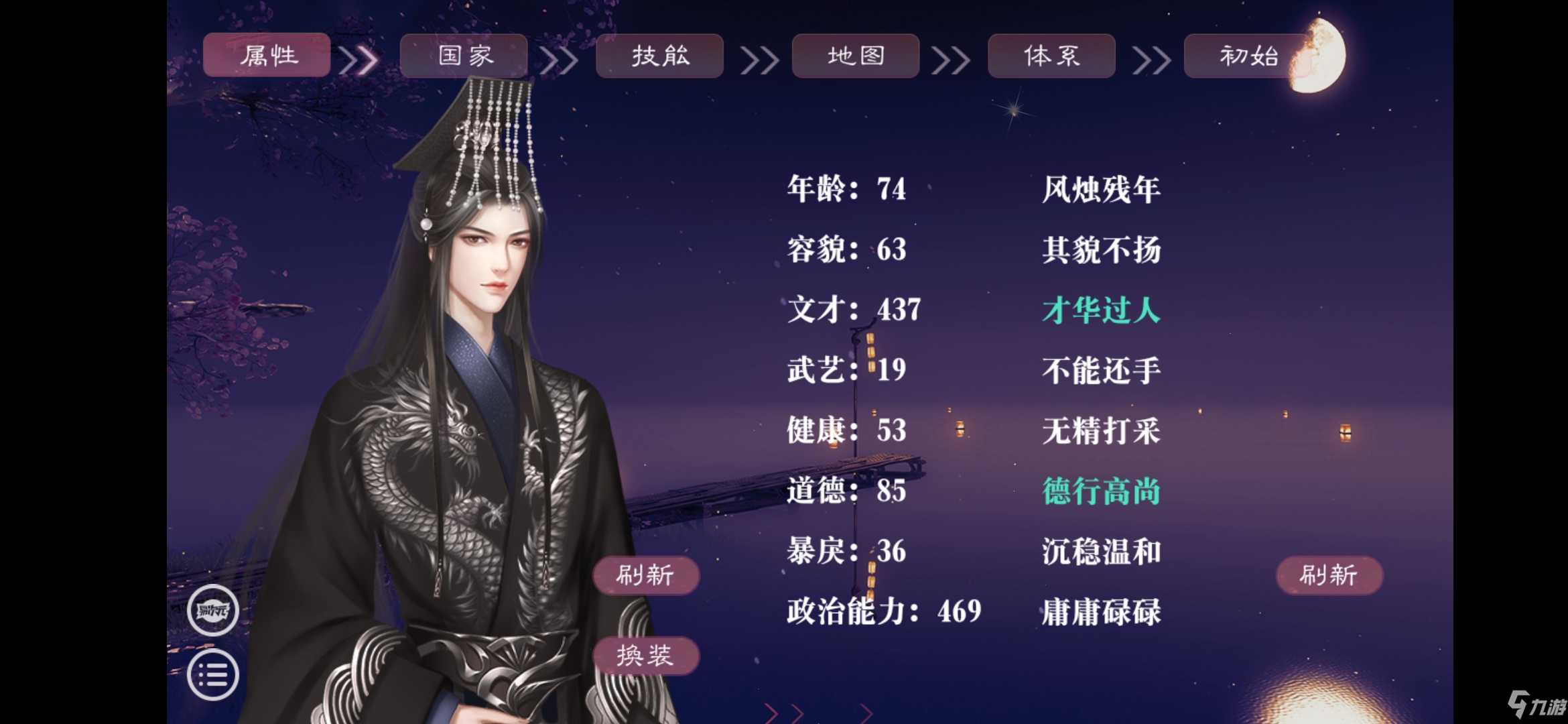This screenshot has height=724, width=1568.
Task: Open the 技能 tab
Action: [660, 56]
